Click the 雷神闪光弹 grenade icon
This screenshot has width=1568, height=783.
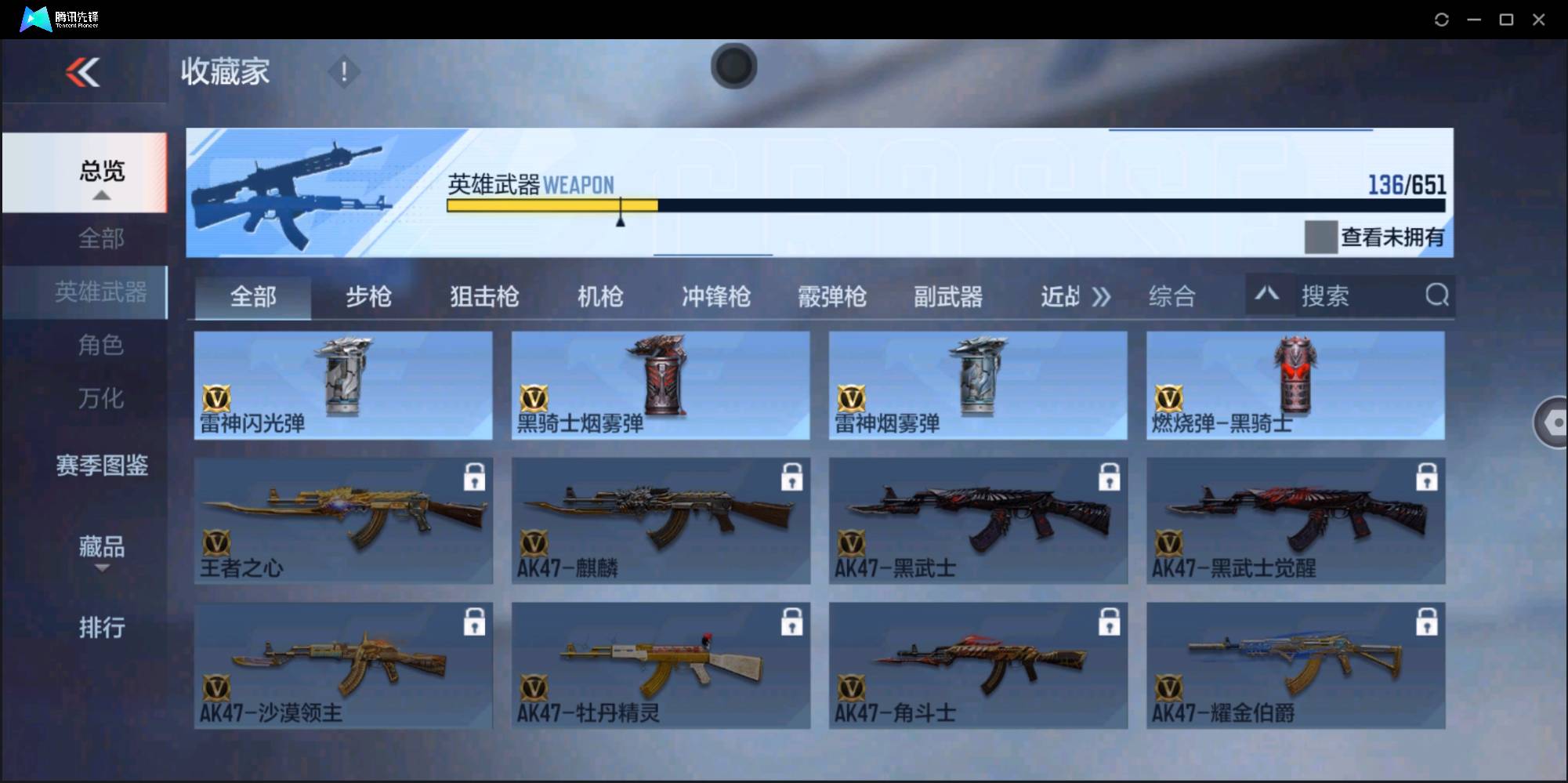point(342,376)
